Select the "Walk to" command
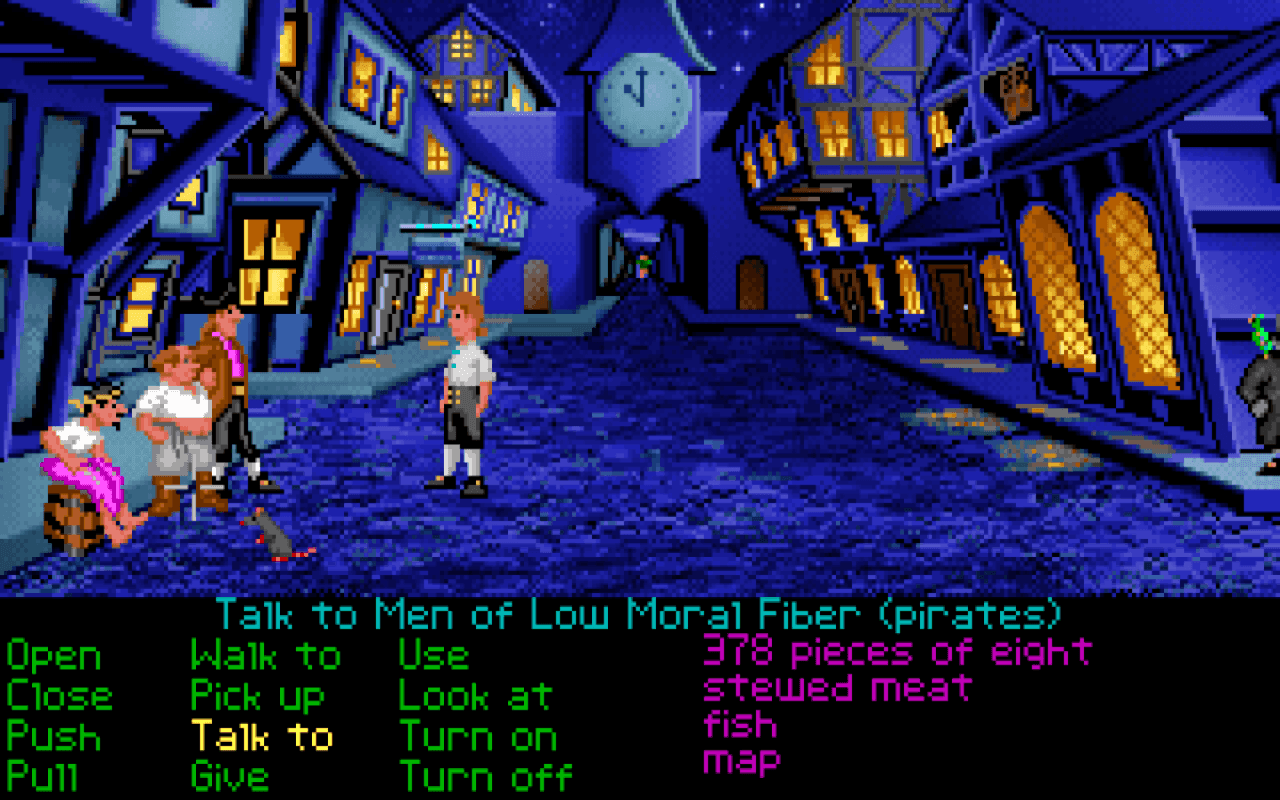Viewport: 1280px width, 800px height. pyautogui.click(x=263, y=657)
